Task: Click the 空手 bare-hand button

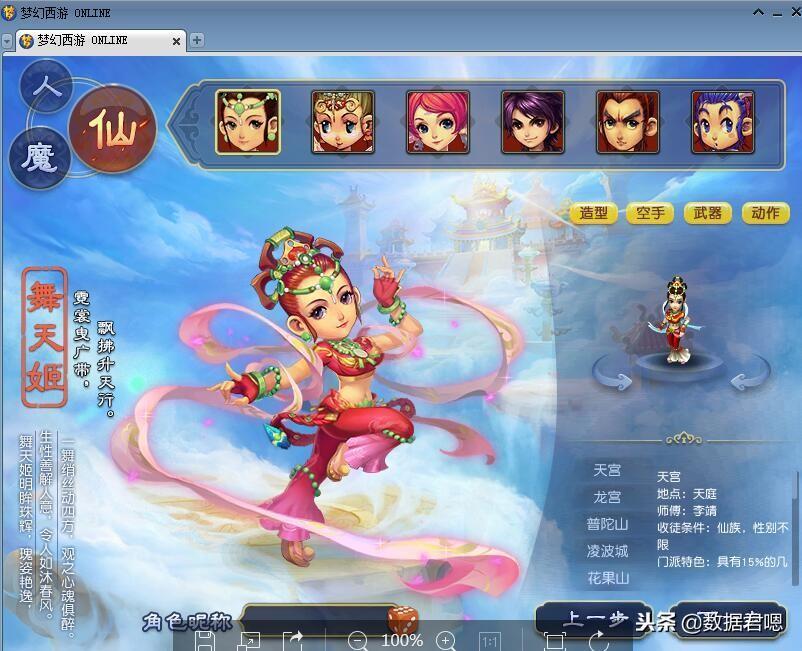Action: pyautogui.click(x=650, y=213)
